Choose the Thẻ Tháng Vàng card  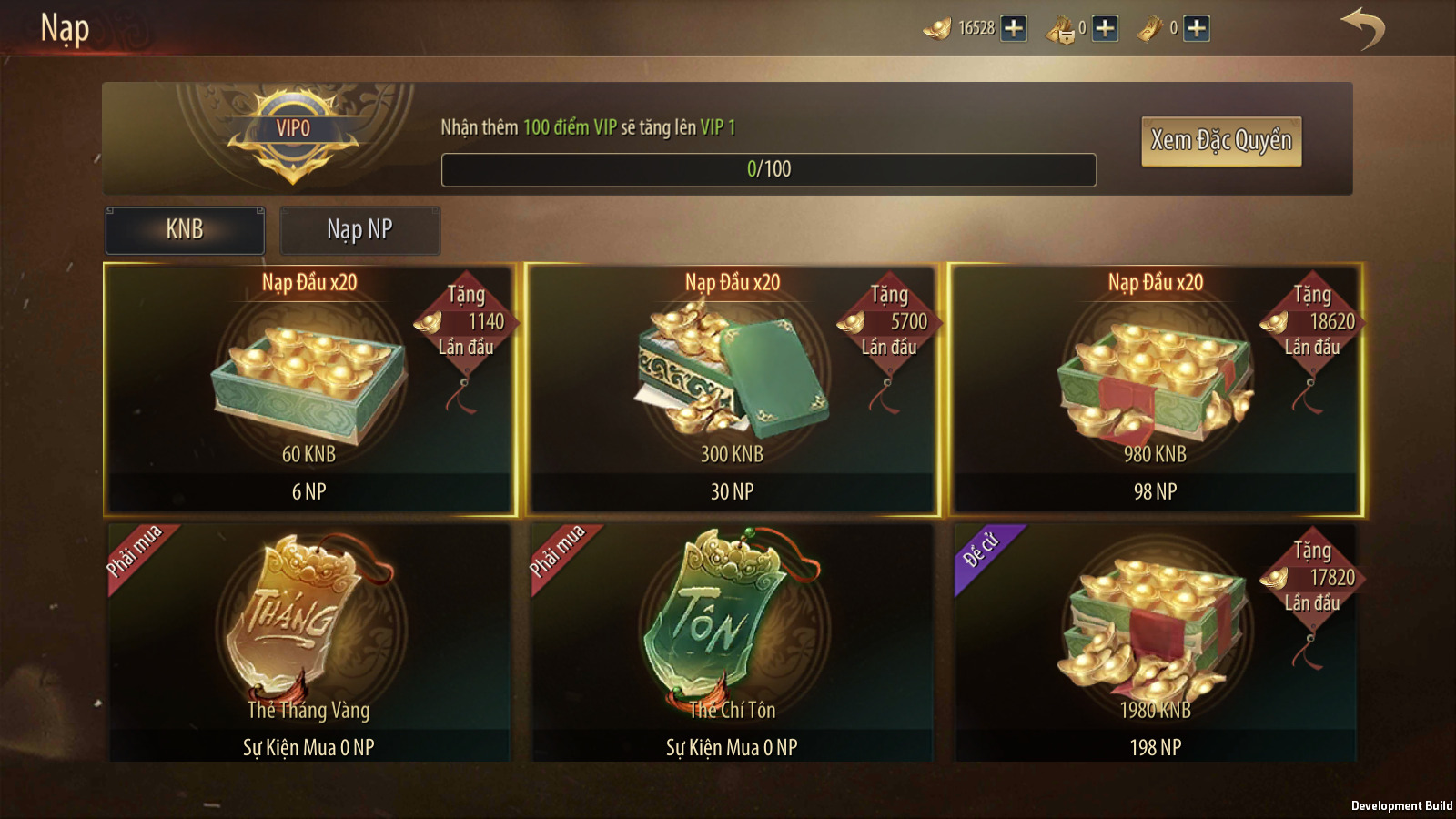(x=309, y=642)
